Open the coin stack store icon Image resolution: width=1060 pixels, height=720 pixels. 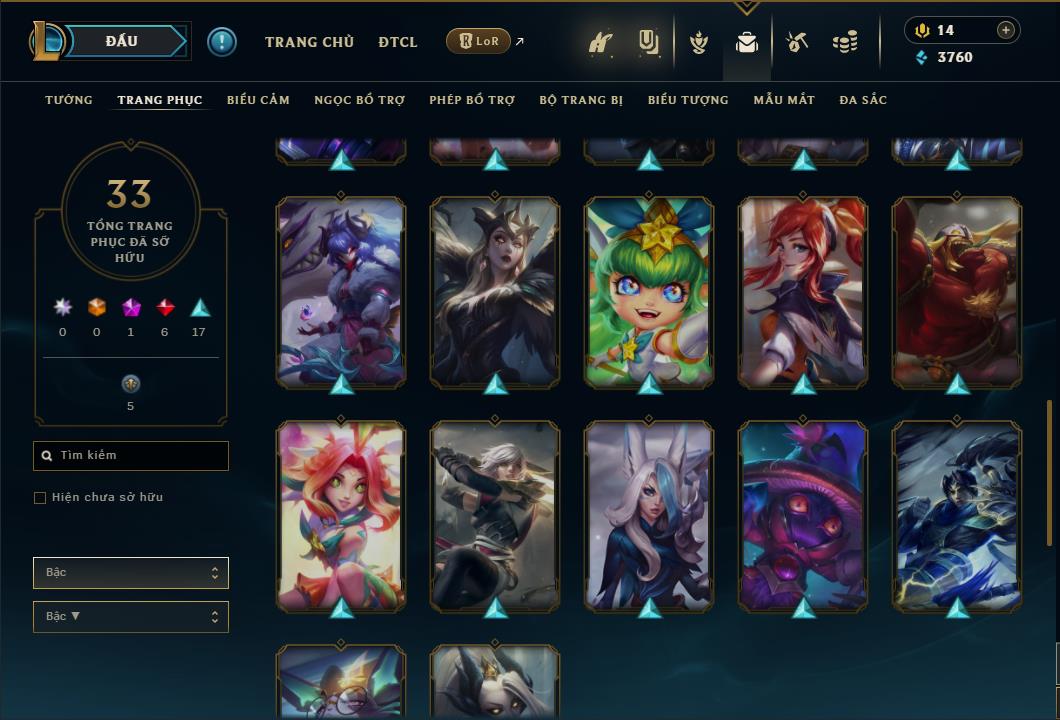coord(845,43)
